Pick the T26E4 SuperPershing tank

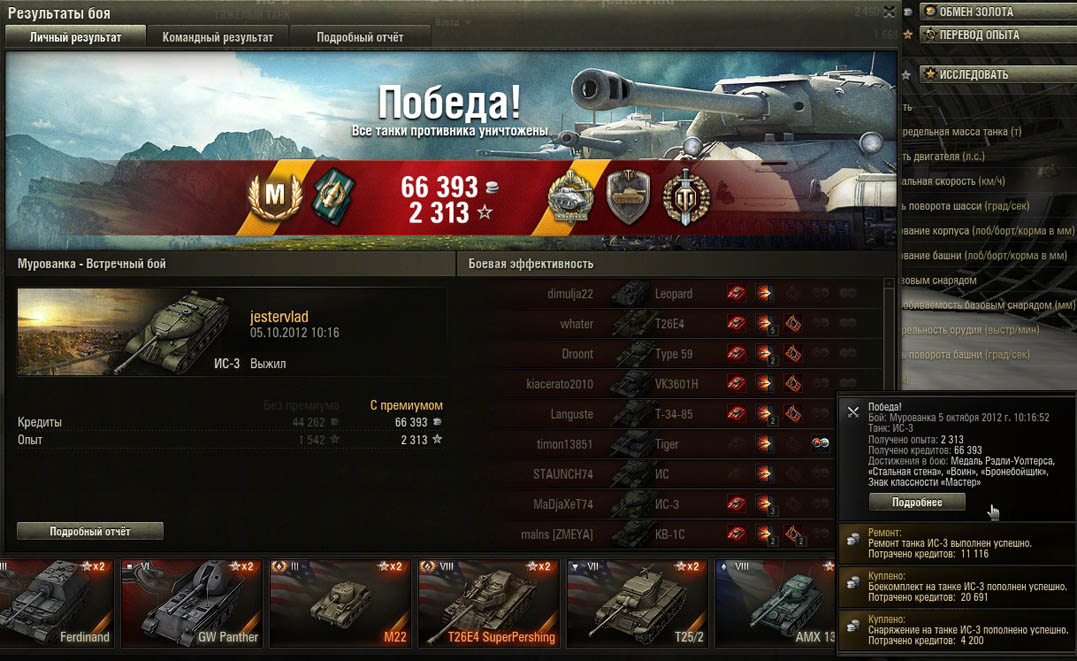(488, 603)
